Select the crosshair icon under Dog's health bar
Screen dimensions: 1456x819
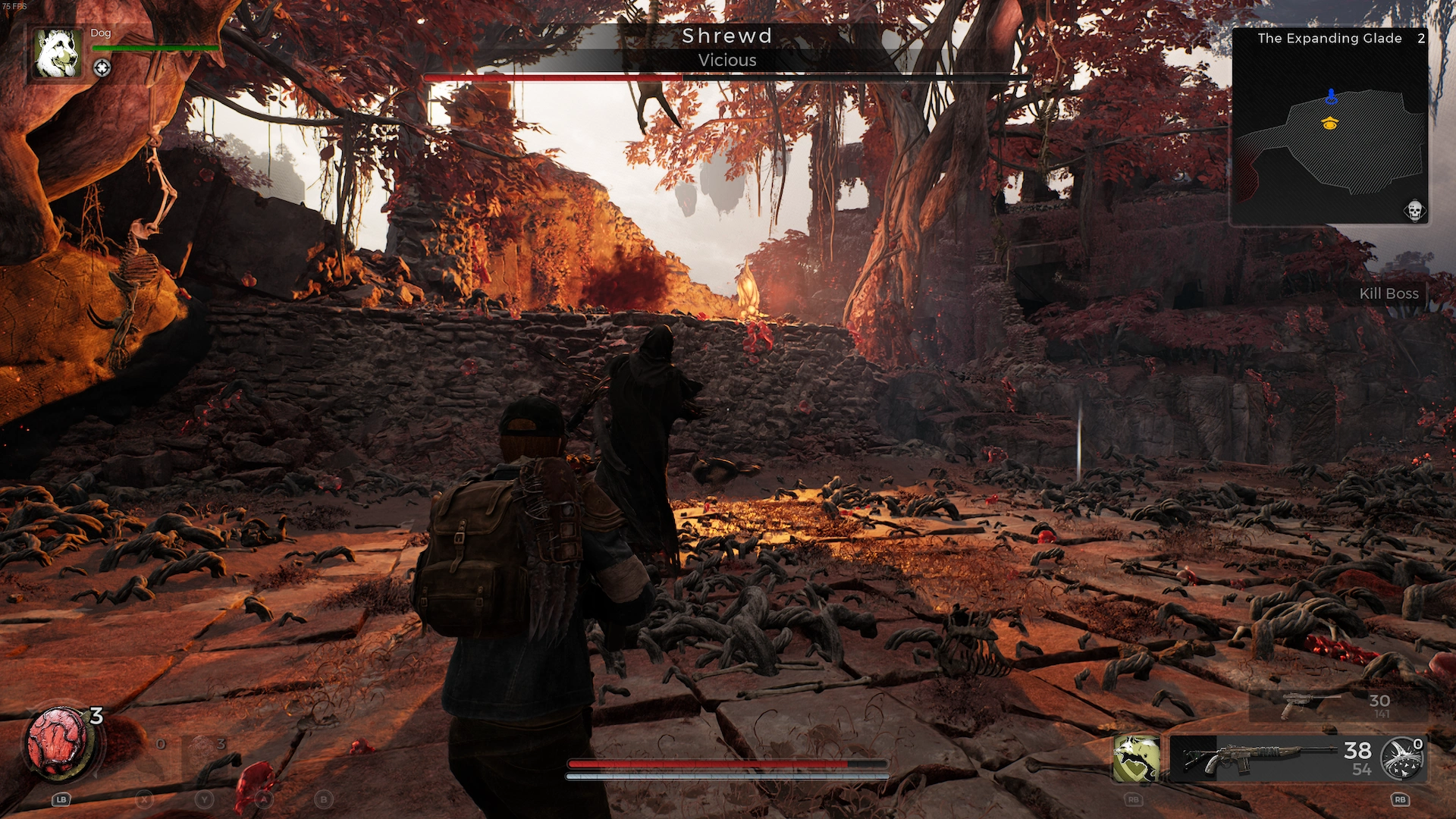(102, 68)
